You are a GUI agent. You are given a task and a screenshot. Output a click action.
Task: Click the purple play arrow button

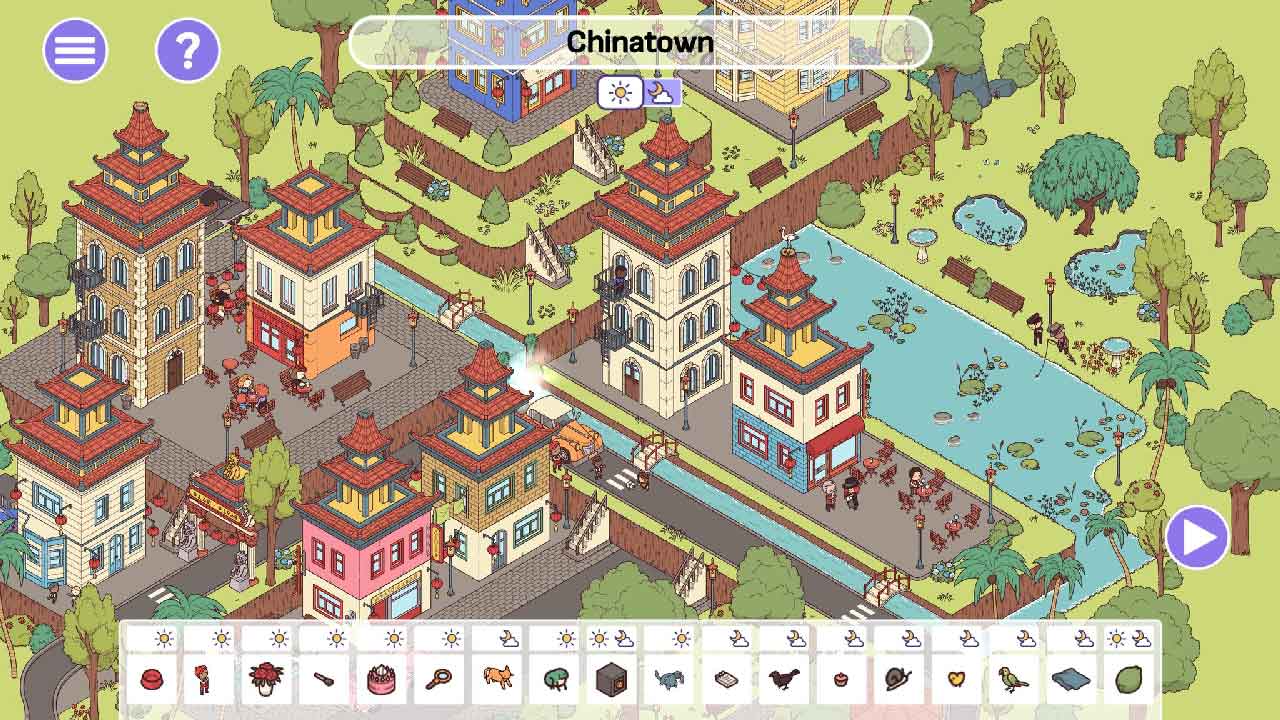[1197, 537]
